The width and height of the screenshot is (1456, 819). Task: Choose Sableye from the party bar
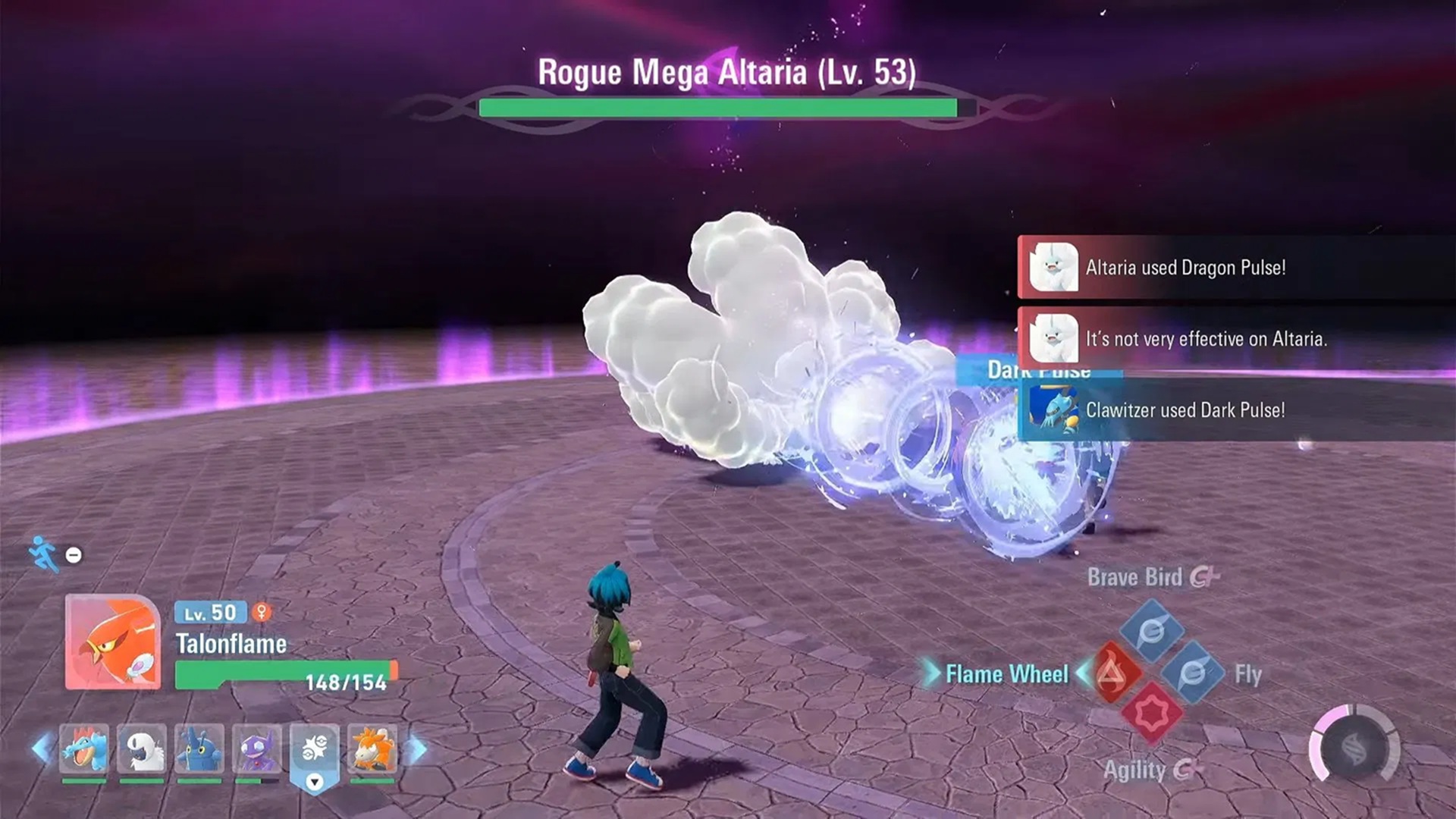click(257, 748)
